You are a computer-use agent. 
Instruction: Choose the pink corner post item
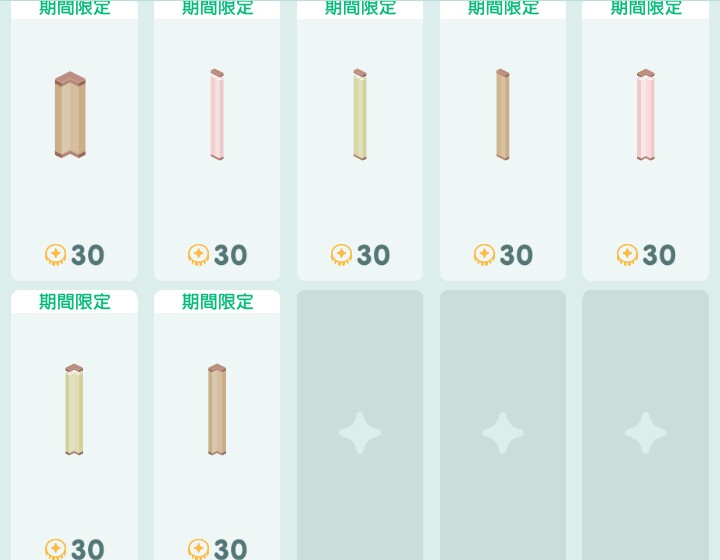pyautogui.click(x=646, y=115)
